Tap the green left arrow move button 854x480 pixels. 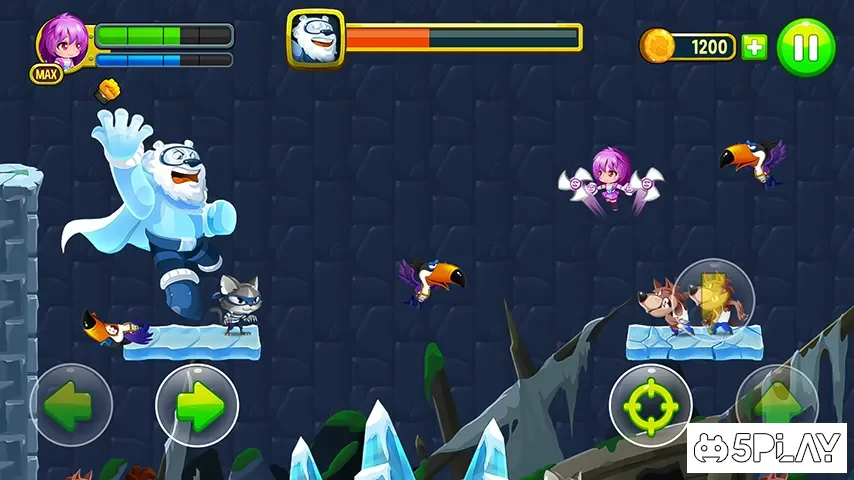[x=70, y=404]
